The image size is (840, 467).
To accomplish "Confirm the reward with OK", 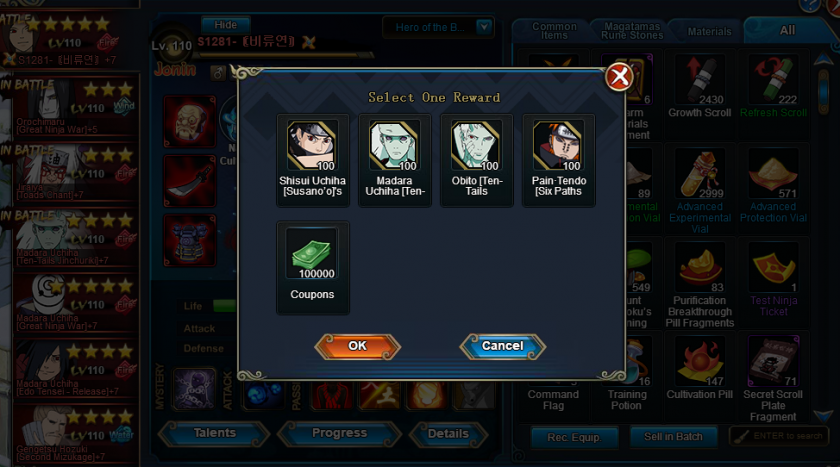I will (357, 346).
